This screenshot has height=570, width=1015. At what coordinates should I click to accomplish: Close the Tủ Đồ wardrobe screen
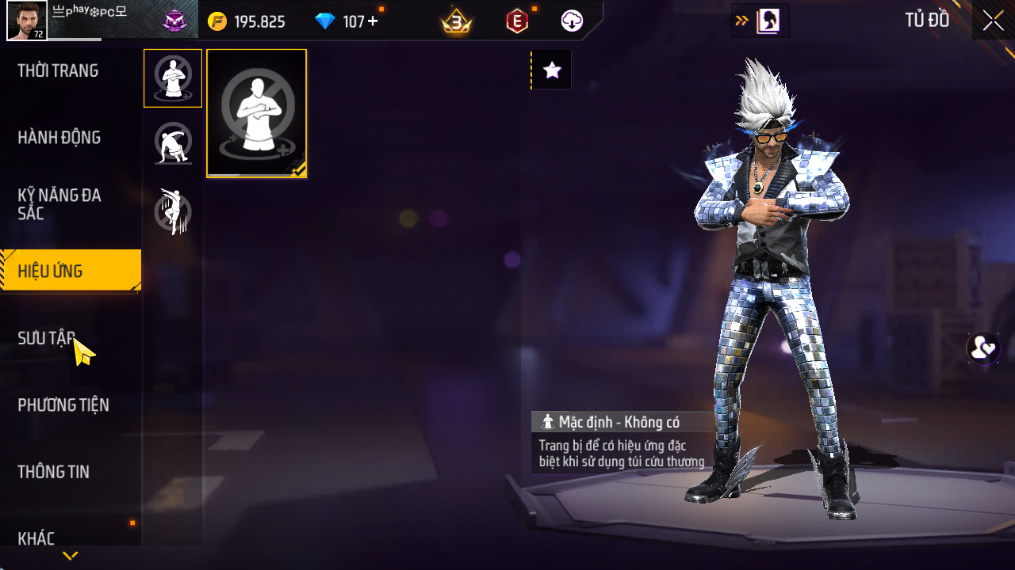(x=992, y=21)
